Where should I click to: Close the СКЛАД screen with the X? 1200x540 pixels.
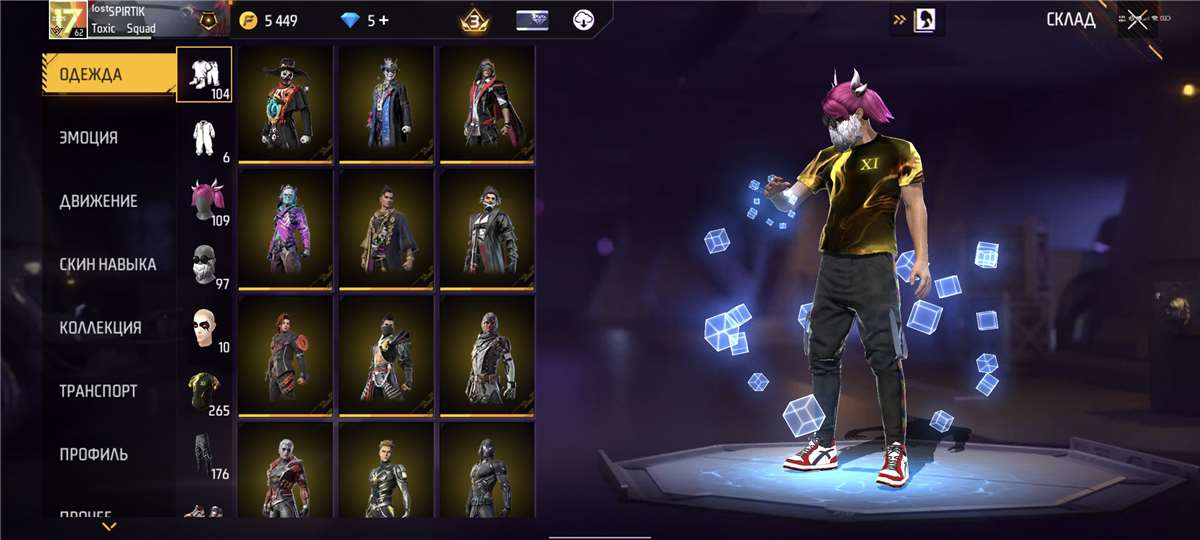tap(1137, 20)
